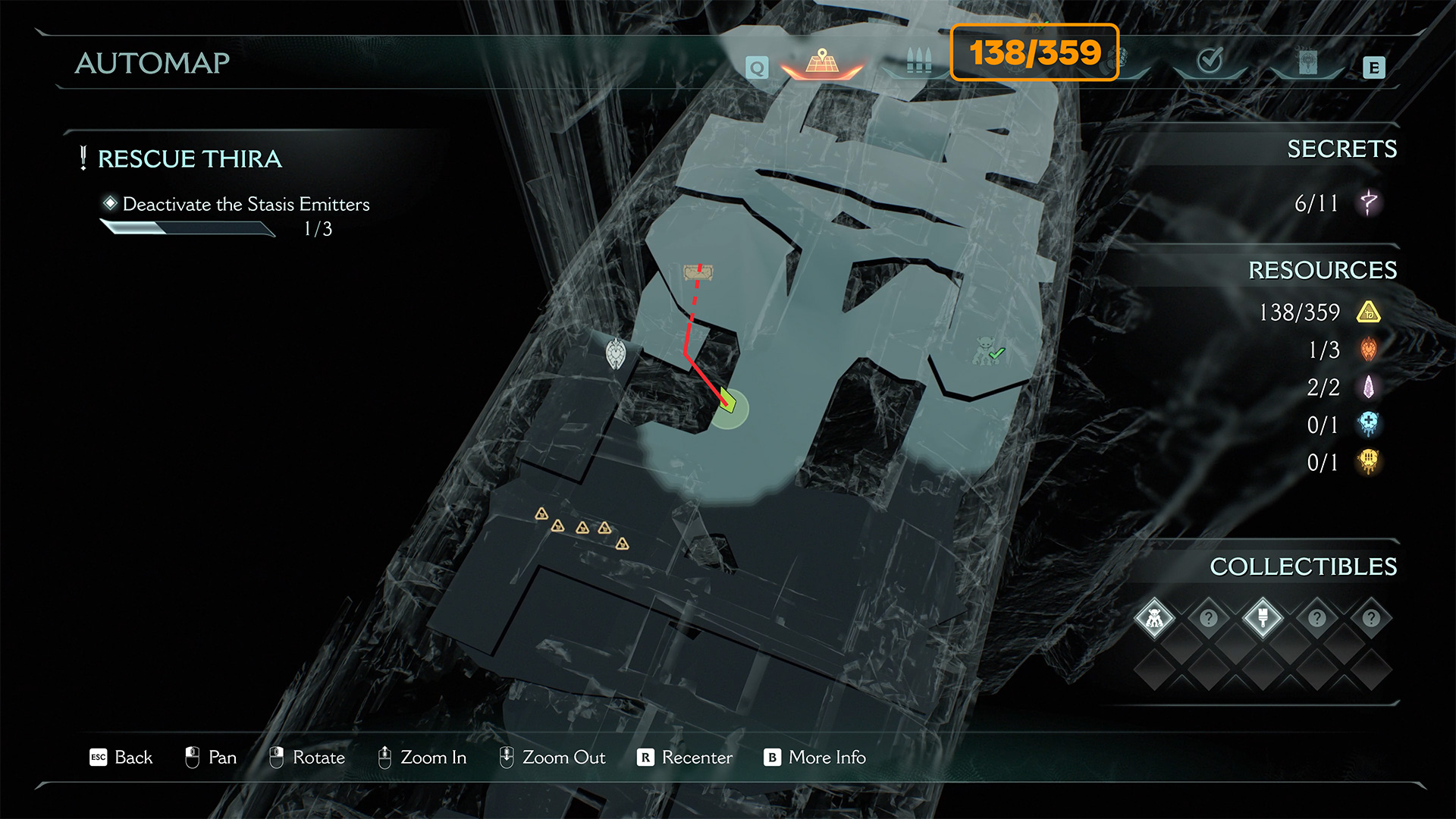The height and width of the screenshot is (819, 1456).
Task: Open the checkmark challenges tab
Action: coord(1209,61)
